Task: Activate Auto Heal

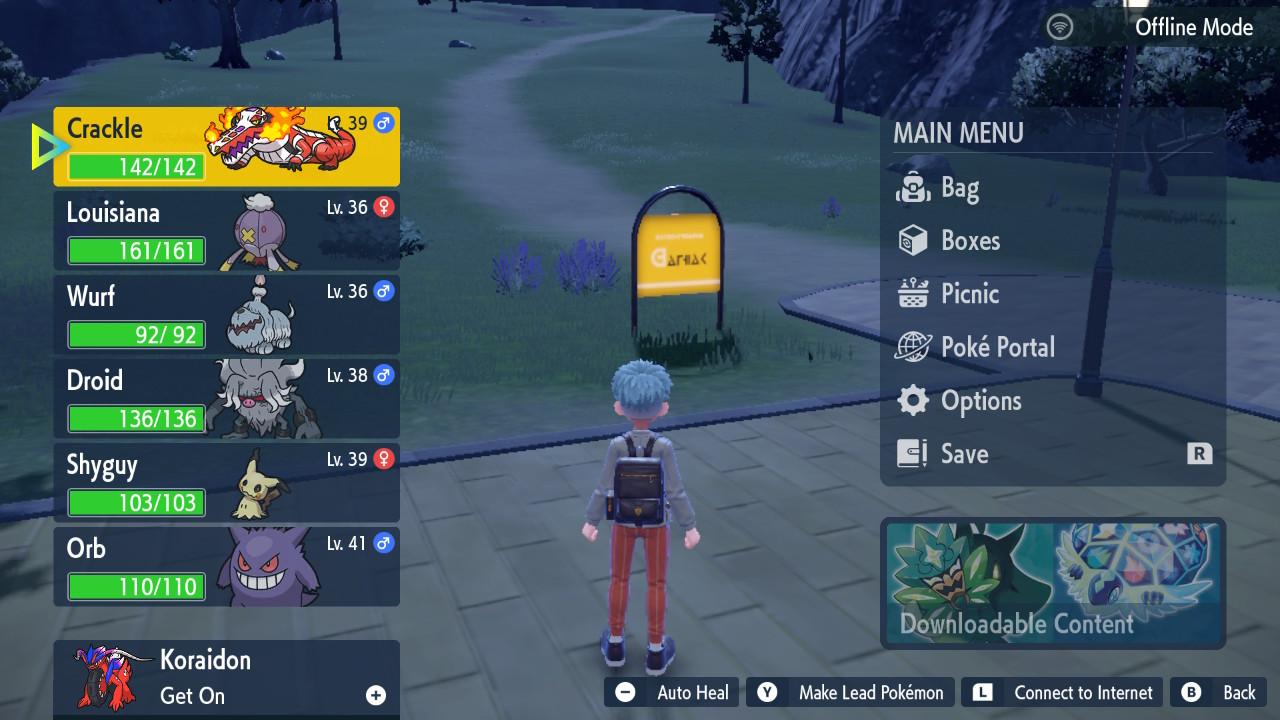Action: point(672,692)
